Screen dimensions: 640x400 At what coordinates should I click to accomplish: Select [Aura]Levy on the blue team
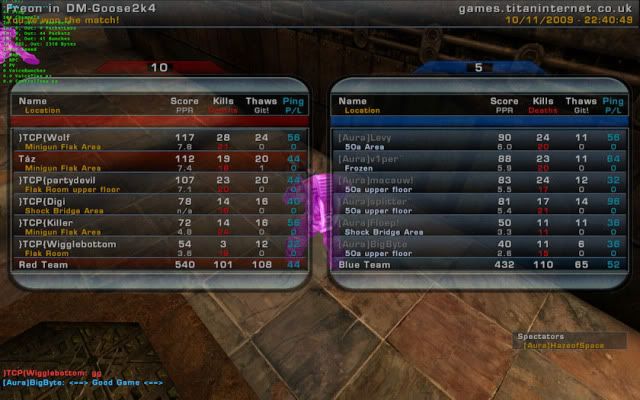[478, 141]
